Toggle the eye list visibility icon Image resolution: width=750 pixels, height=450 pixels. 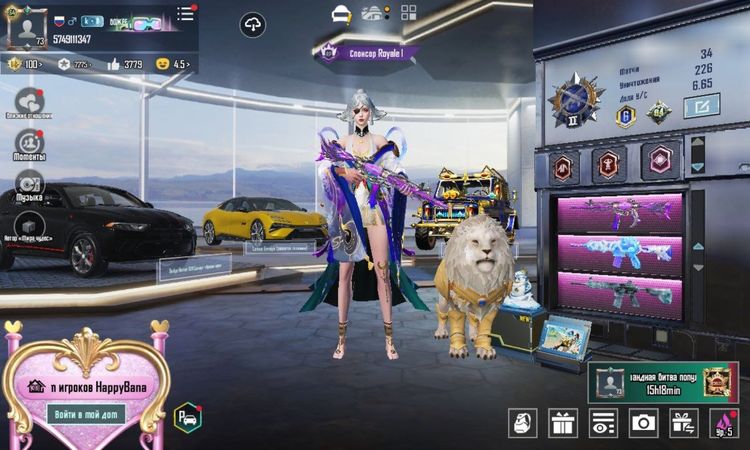tap(603, 423)
